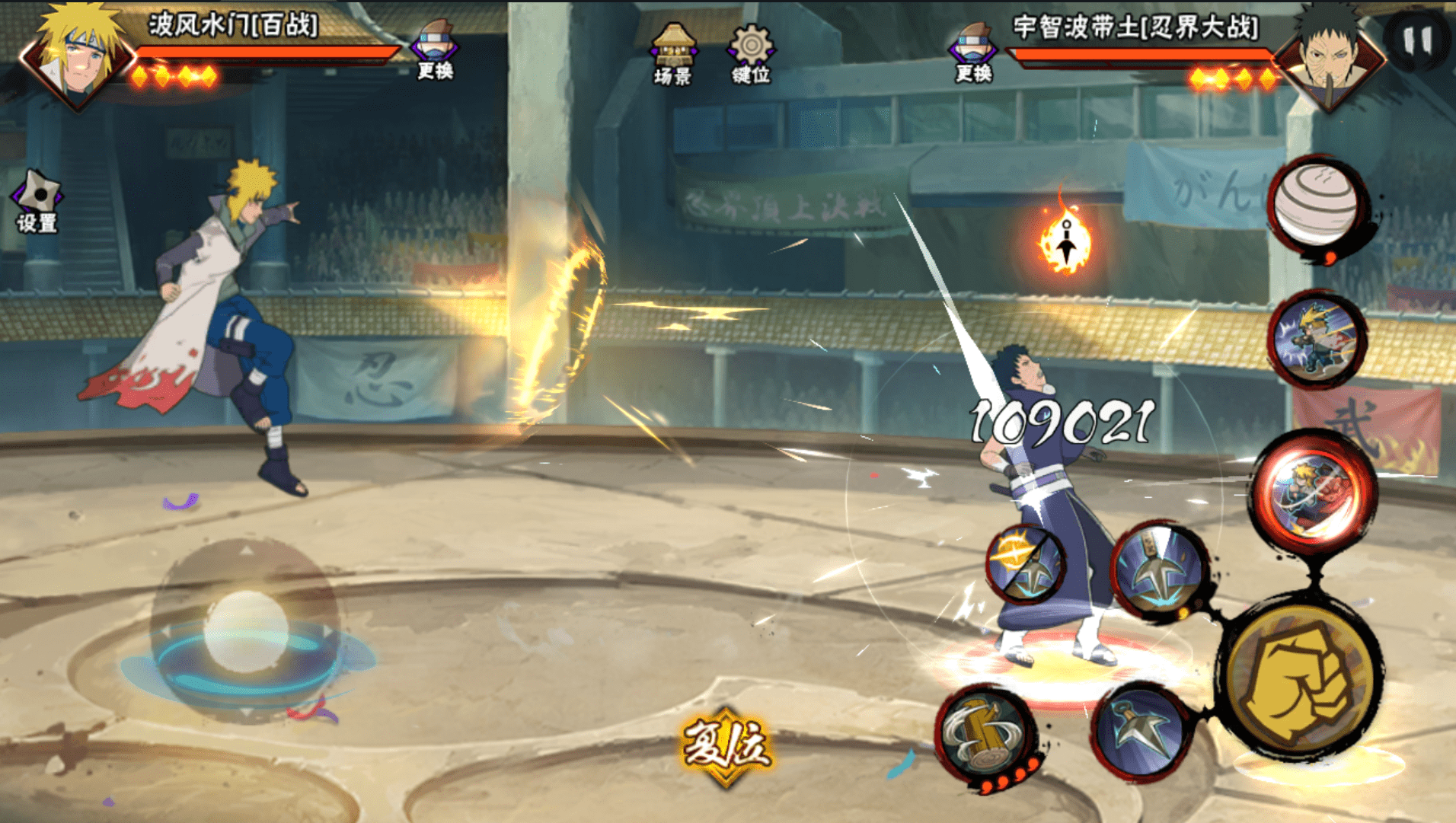Pause the match with the pause button
Viewport: 1456px width, 823px height.
[1417, 40]
